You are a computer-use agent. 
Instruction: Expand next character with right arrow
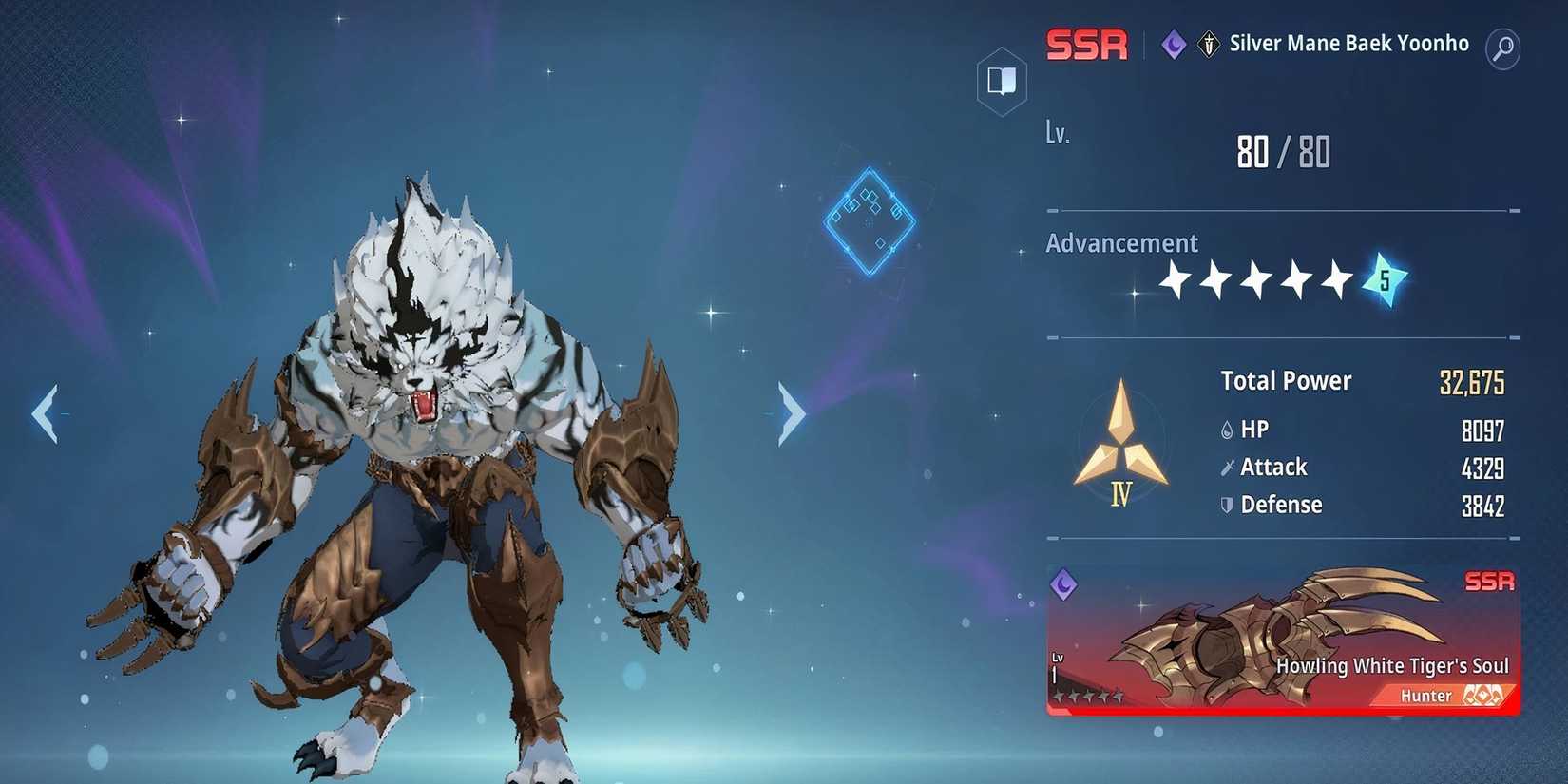pos(792,411)
